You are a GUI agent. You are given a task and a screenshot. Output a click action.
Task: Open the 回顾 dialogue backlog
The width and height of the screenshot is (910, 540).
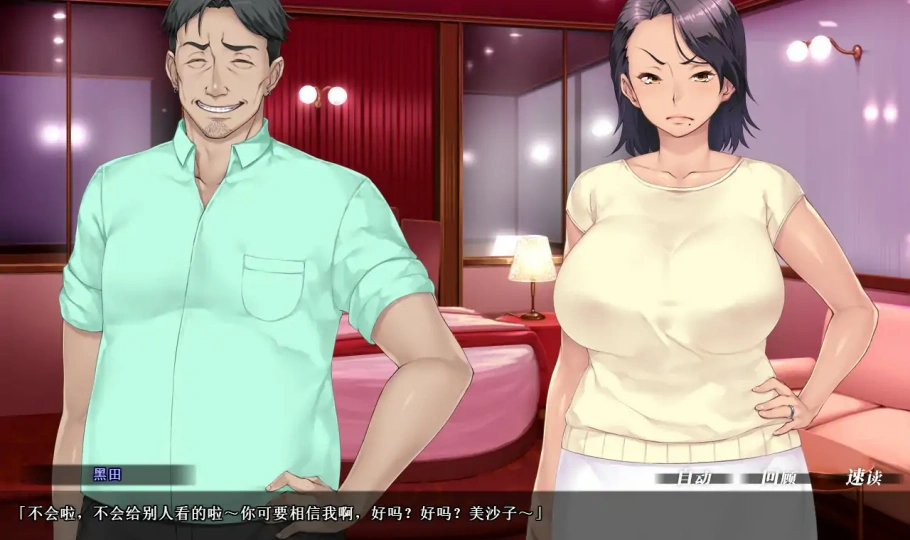point(779,478)
